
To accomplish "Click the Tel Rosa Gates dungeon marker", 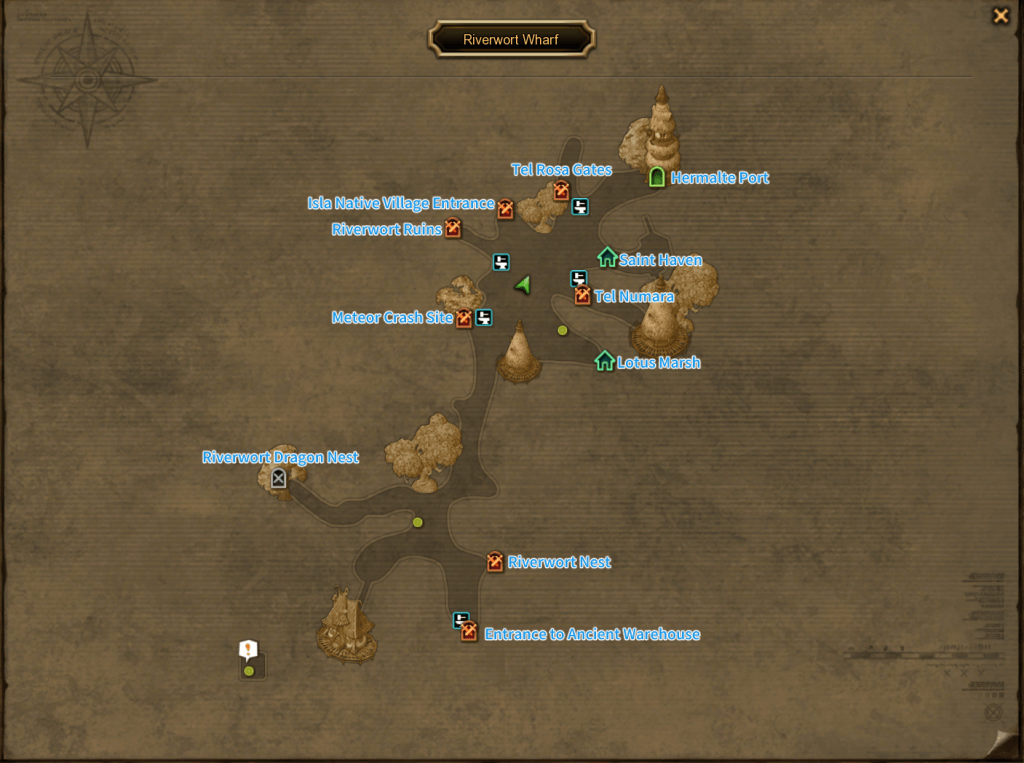I will tap(561, 190).
